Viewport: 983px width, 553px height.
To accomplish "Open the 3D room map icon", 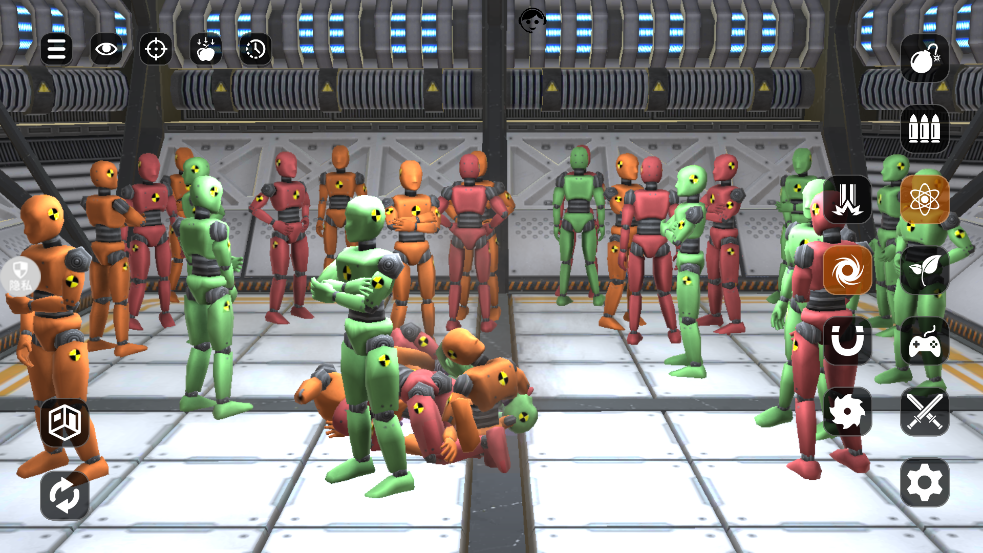I will click(65, 422).
